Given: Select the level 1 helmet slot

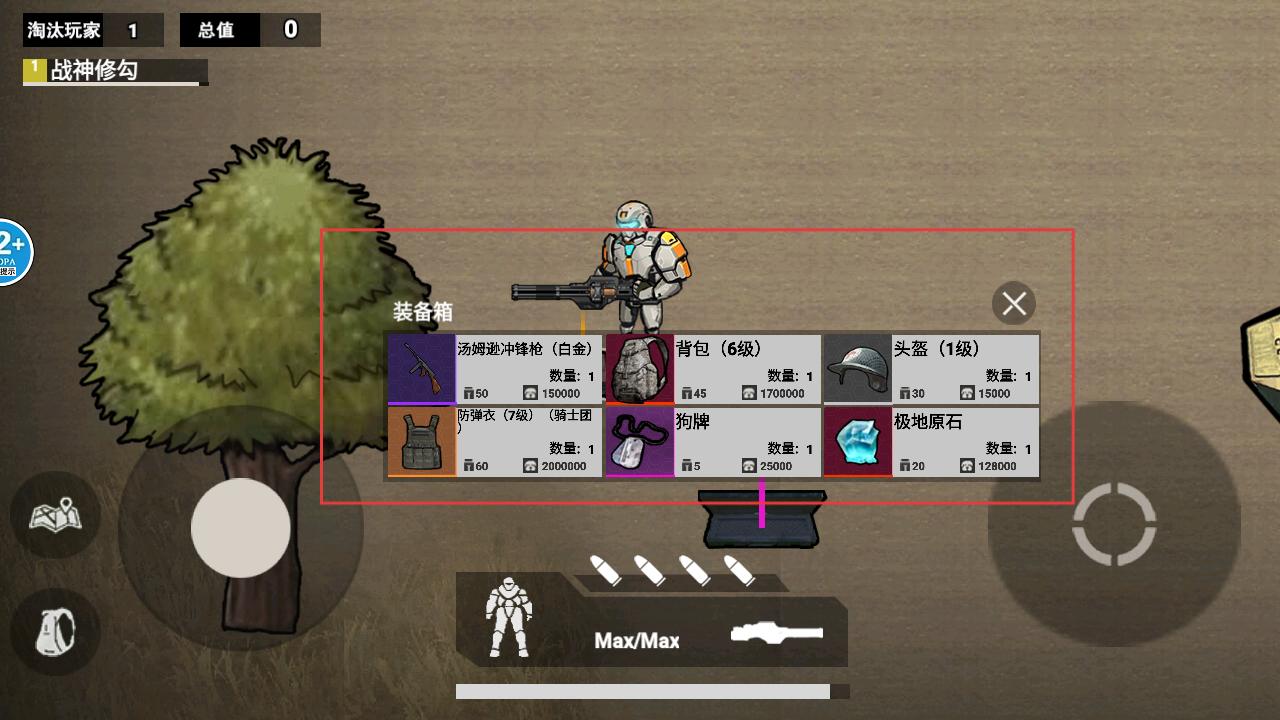Looking at the screenshot, I should click(x=931, y=369).
